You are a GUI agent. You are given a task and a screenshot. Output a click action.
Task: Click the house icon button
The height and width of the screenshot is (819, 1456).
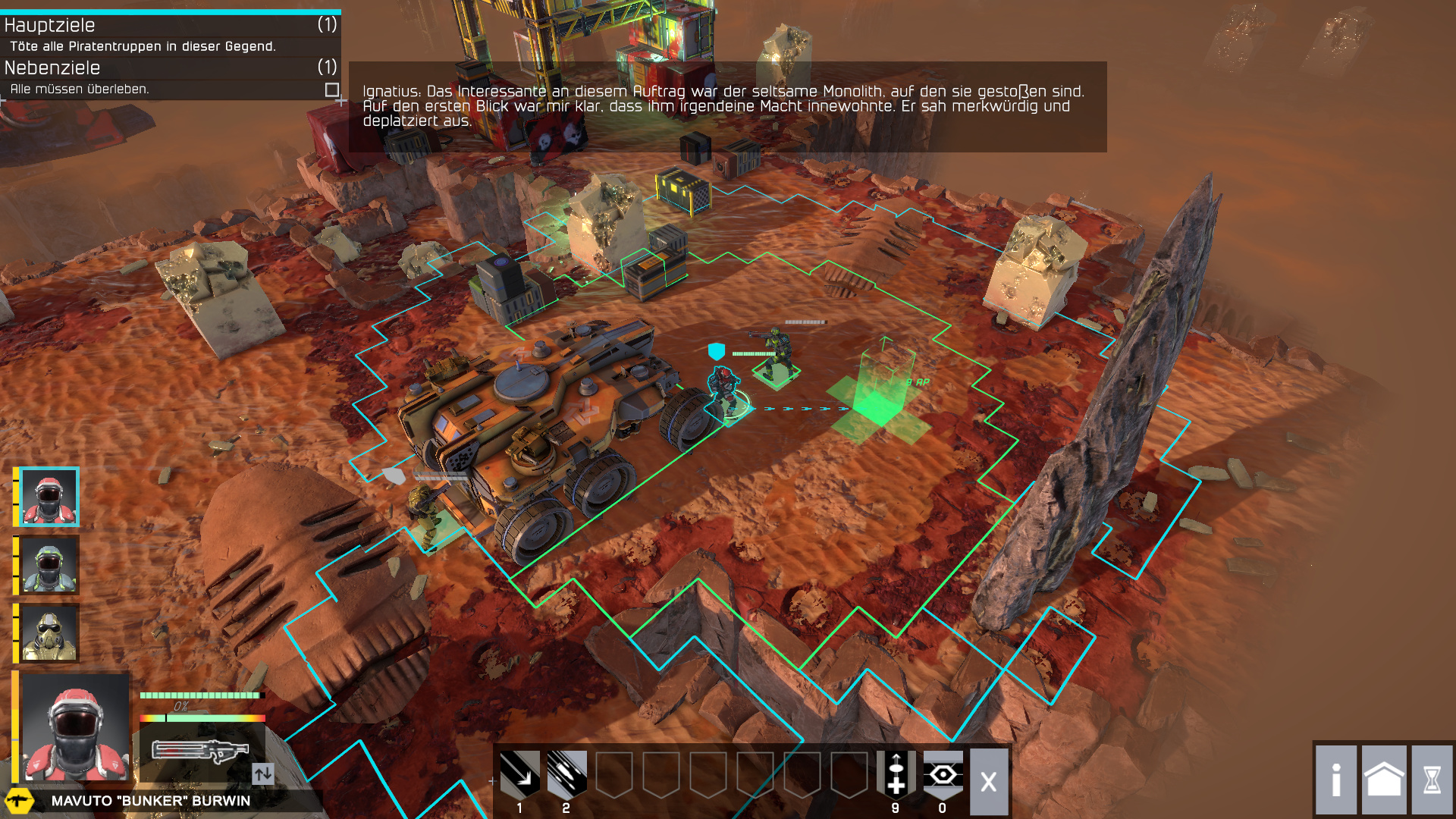[x=1384, y=780]
